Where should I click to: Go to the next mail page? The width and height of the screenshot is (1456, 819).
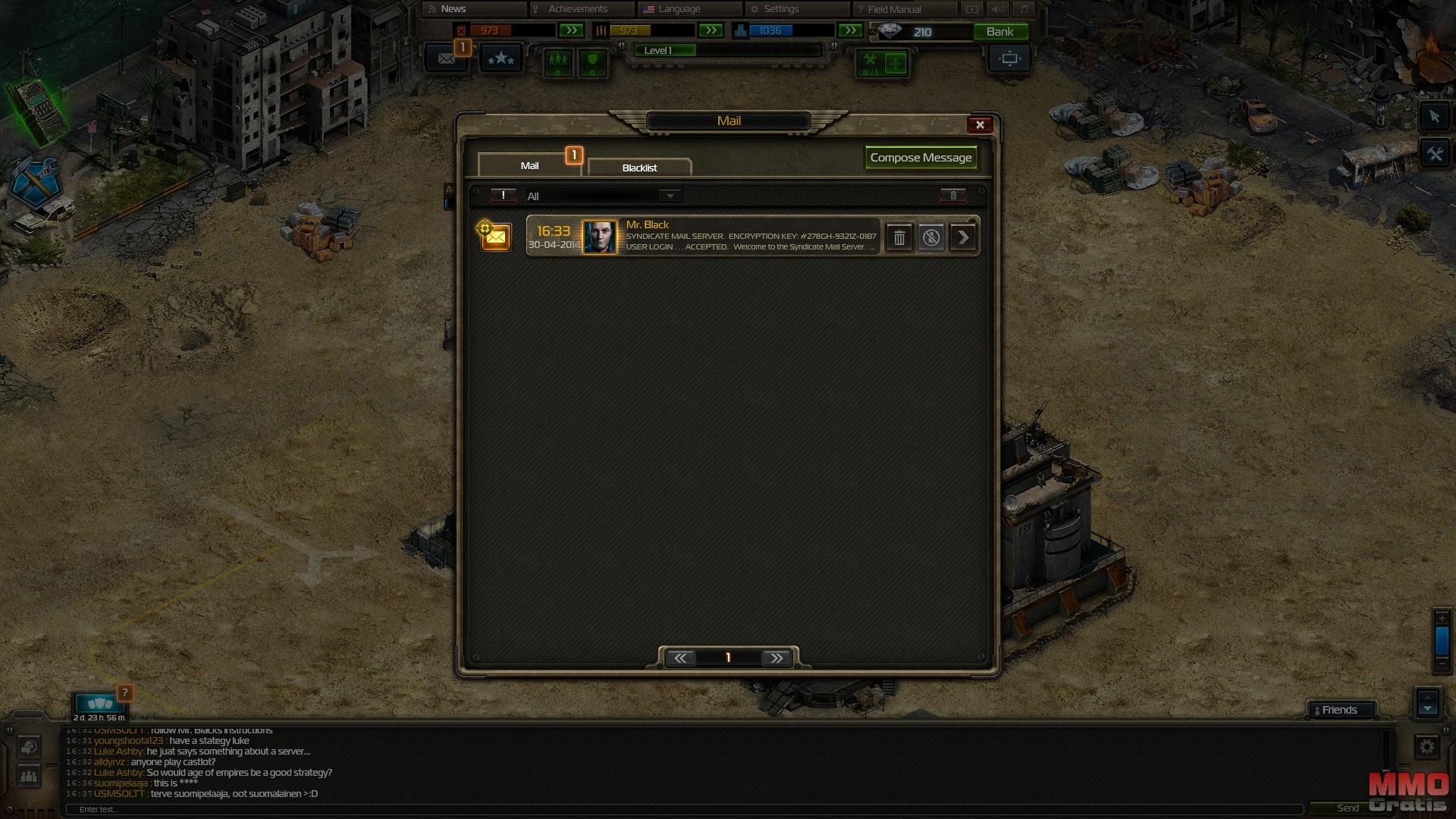pyautogui.click(x=777, y=658)
